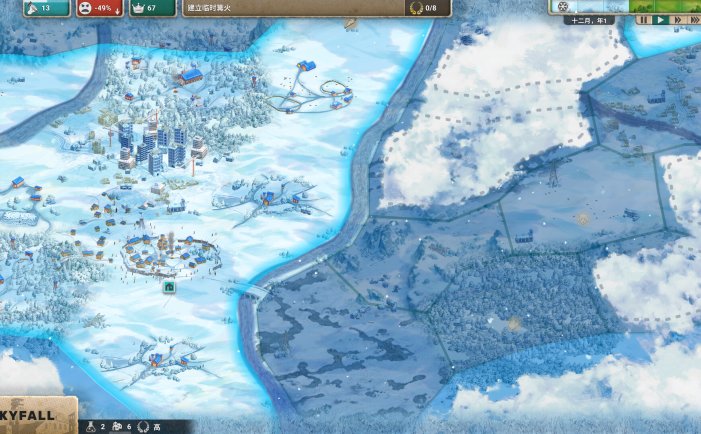701x434 pixels.
Task: Pause the game with the pause button
Action: (644, 20)
